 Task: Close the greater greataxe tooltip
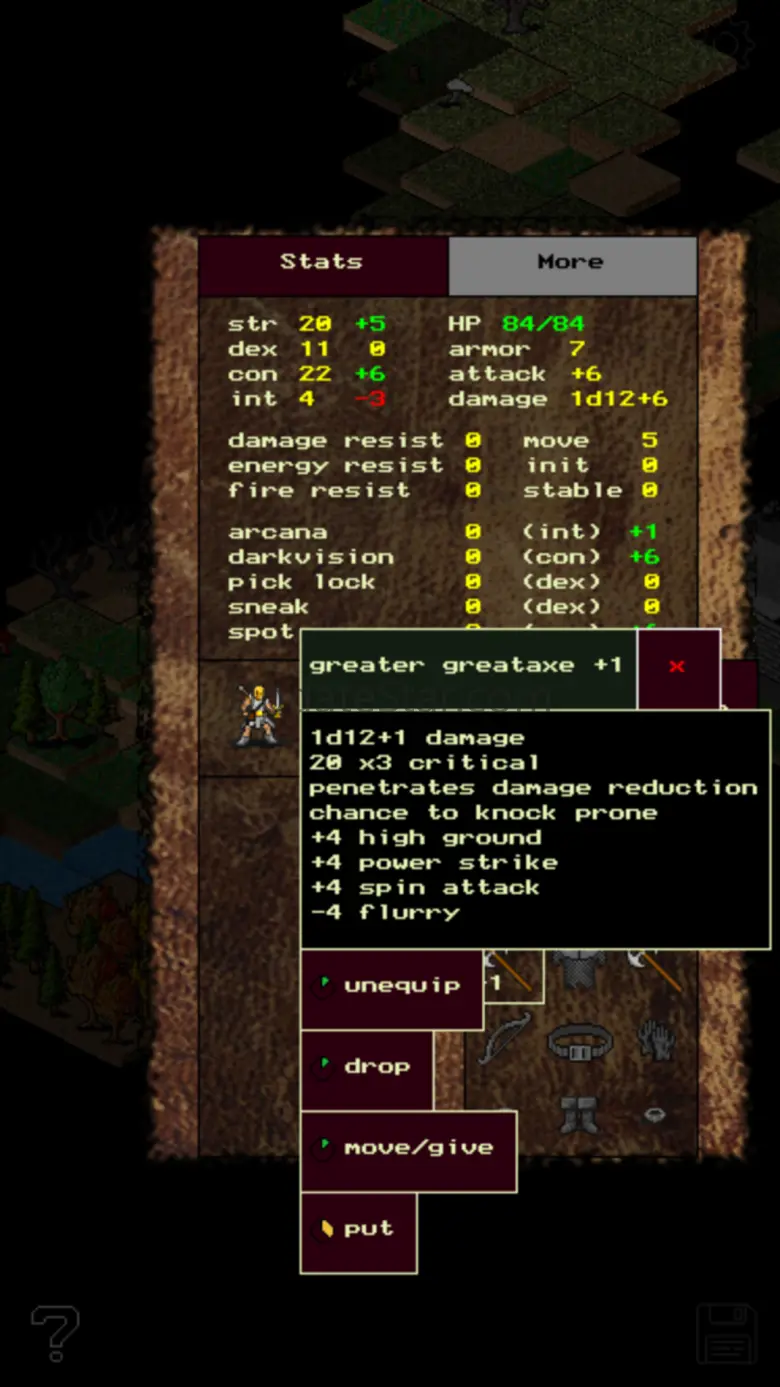[x=678, y=667]
